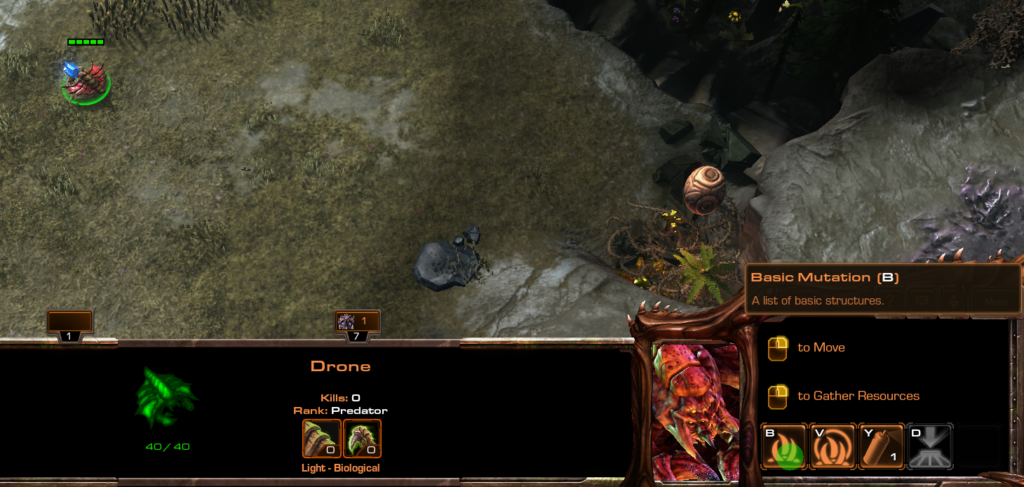The image size is (1024, 487).
Task: Select the Drone with the green selection circle
Action: [x=86, y=82]
